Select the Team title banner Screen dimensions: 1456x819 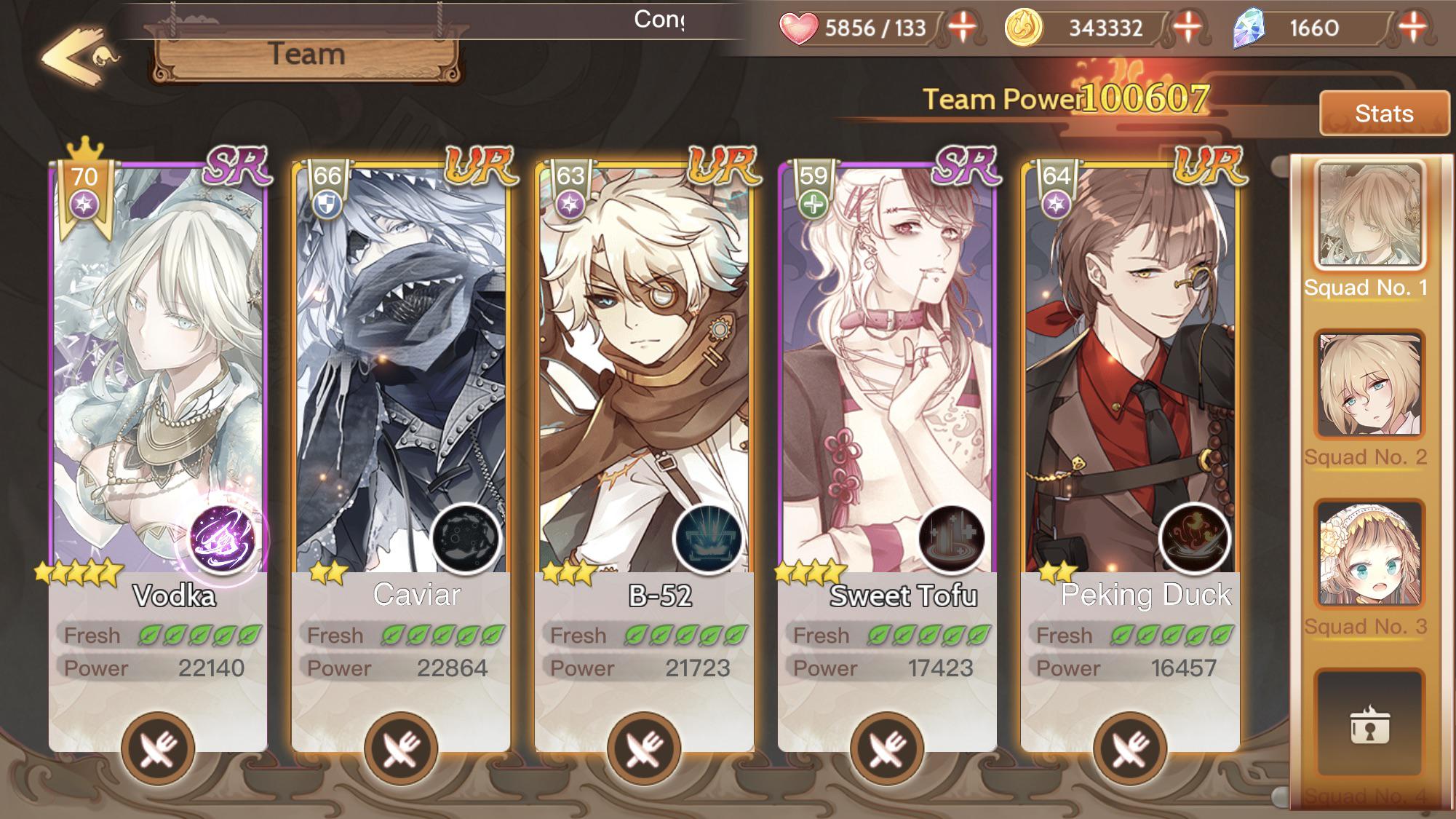[306, 55]
